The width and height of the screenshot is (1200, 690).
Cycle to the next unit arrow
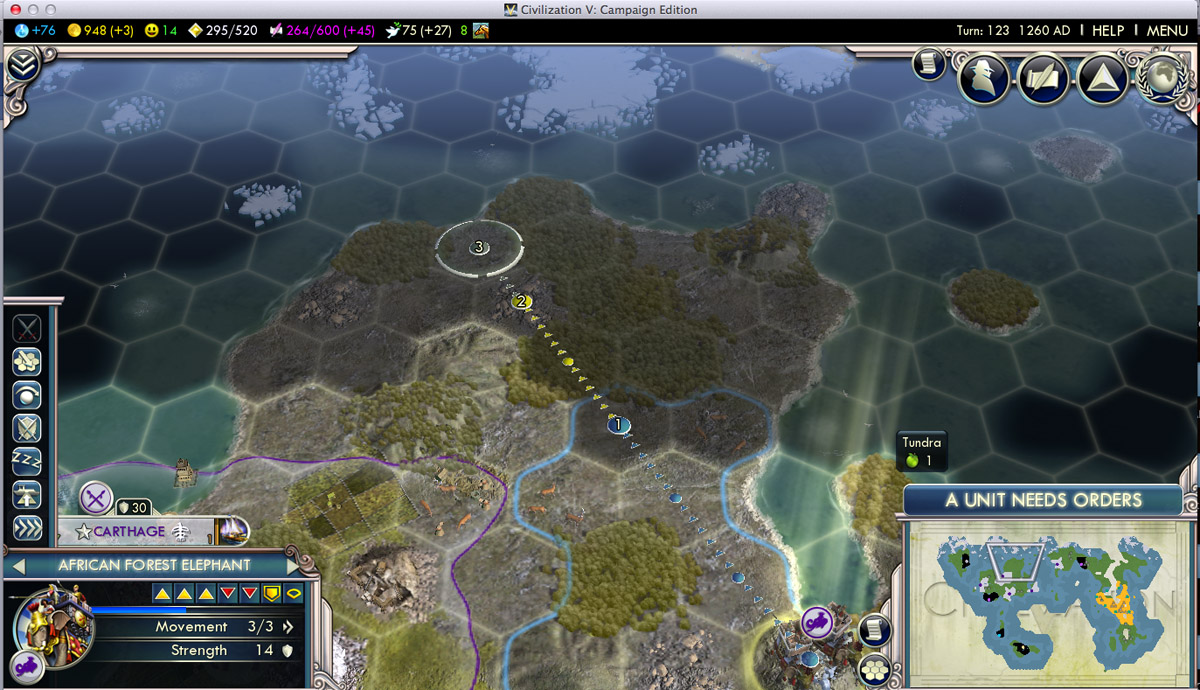(293, 566)
